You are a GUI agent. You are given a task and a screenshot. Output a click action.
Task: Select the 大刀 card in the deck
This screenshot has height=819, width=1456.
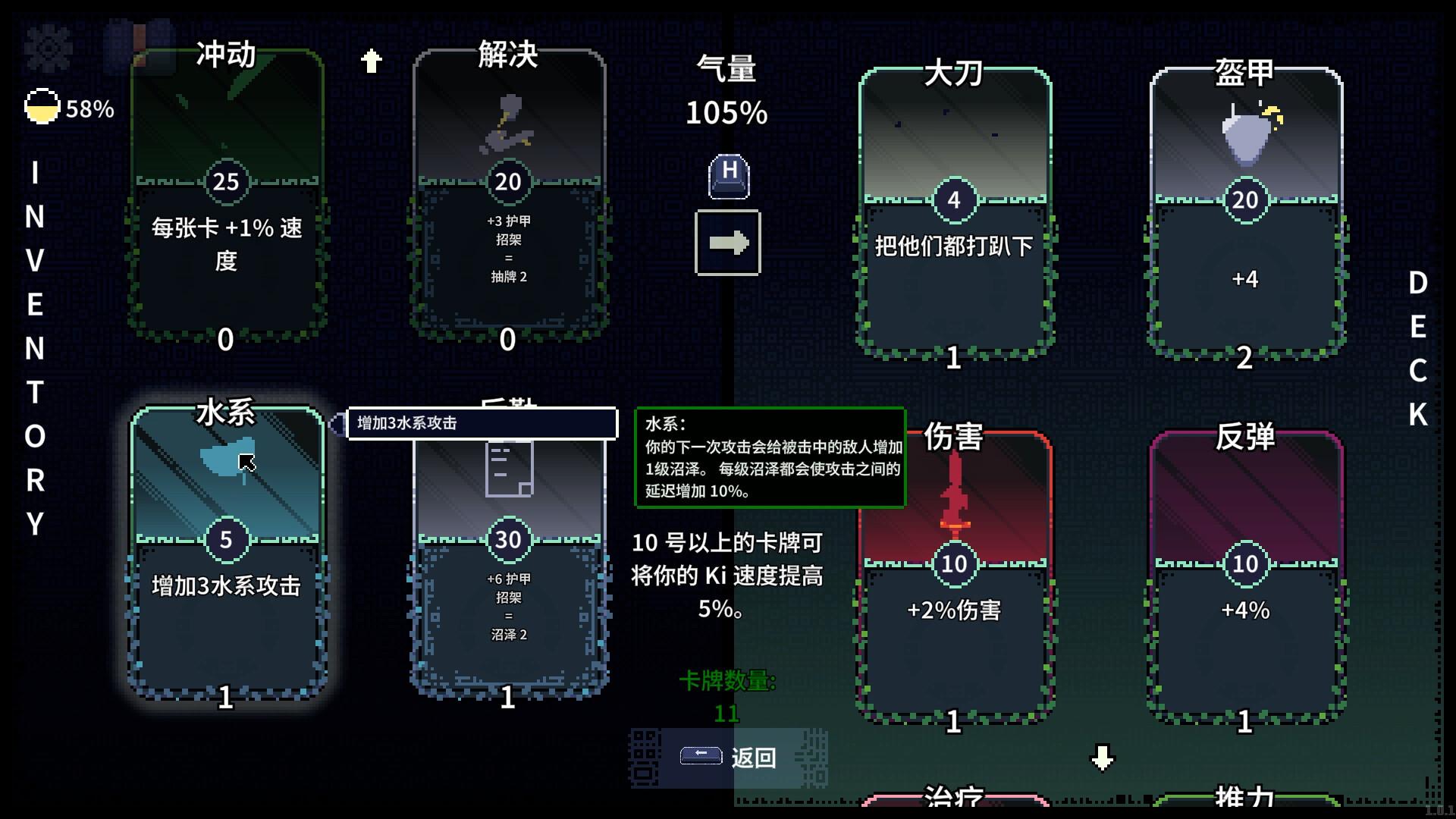(954, 212)
